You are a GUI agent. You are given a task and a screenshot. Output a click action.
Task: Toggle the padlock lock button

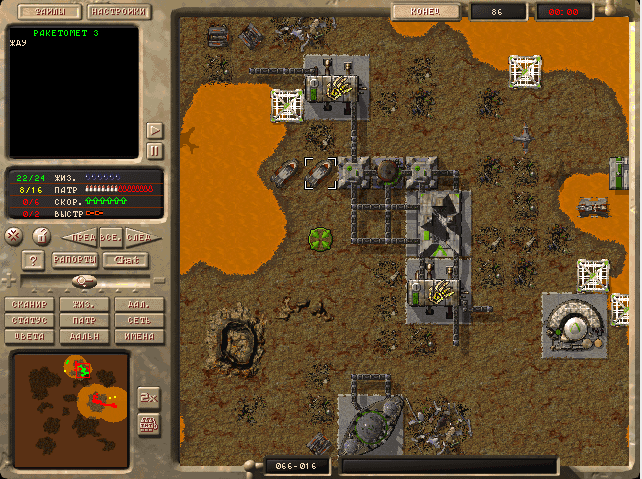tap(40, 236)
